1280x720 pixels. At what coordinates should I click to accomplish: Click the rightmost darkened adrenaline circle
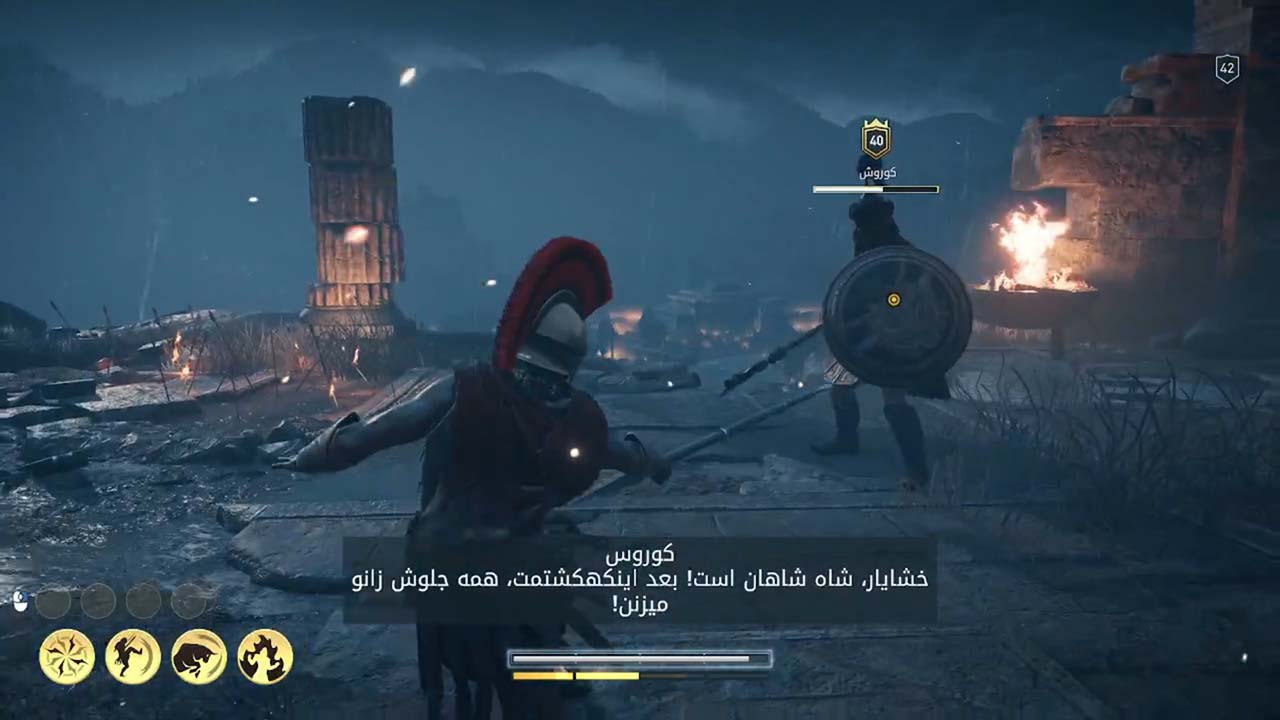pos(188,600)
